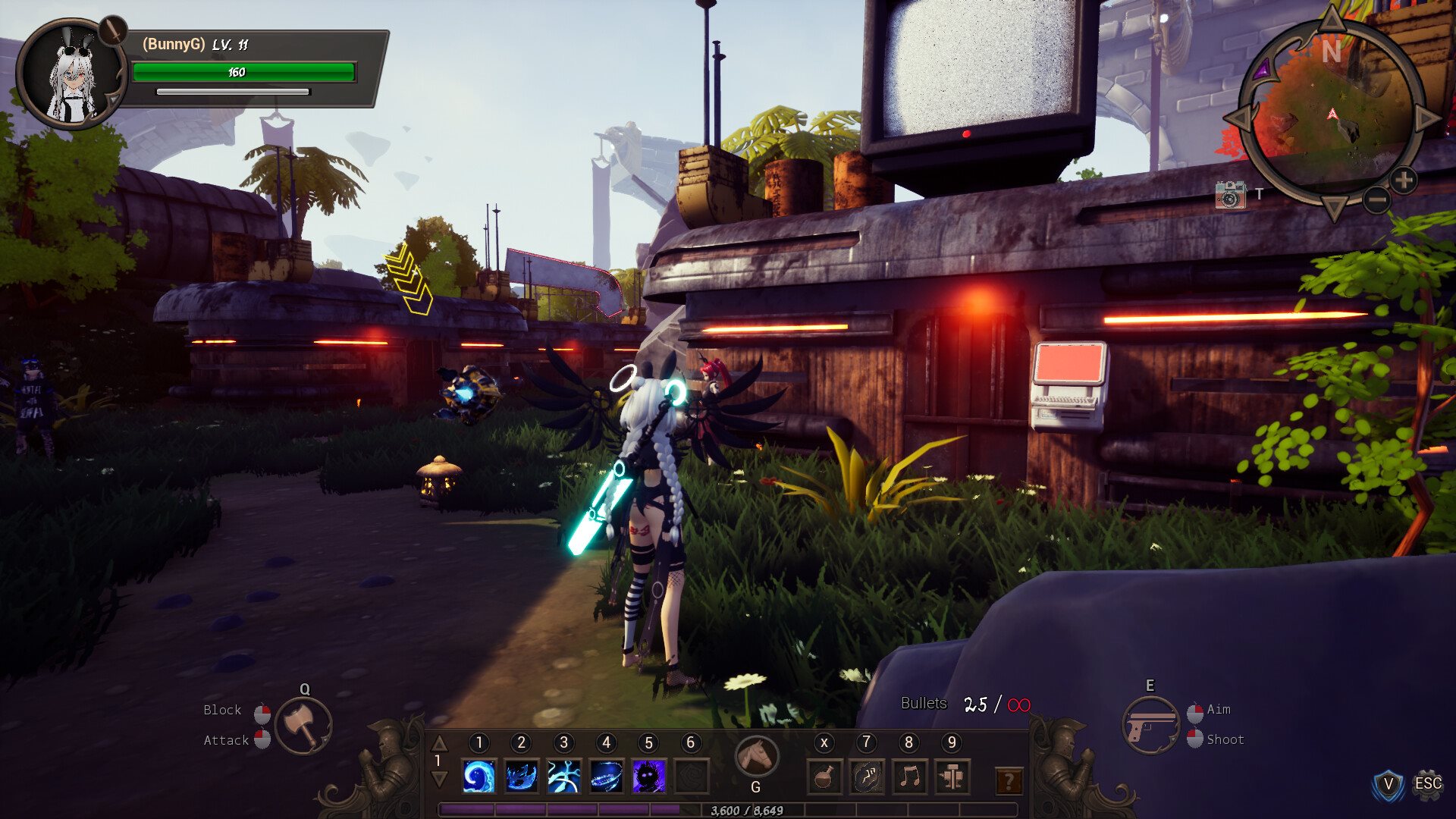The image size is (1456, 819).
Task: Select the anvil and hammer slot
Action: click(x=952, y=777)
